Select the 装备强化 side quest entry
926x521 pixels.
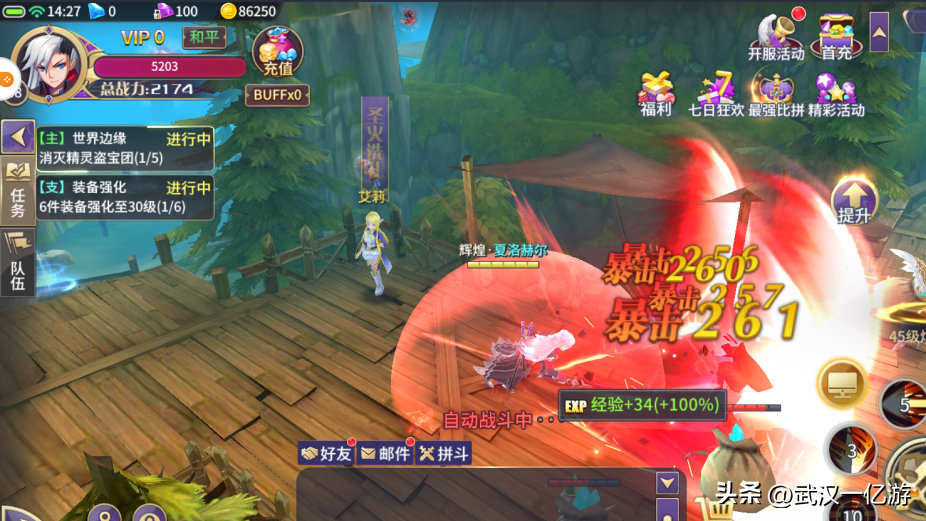(x=125, y=196)
